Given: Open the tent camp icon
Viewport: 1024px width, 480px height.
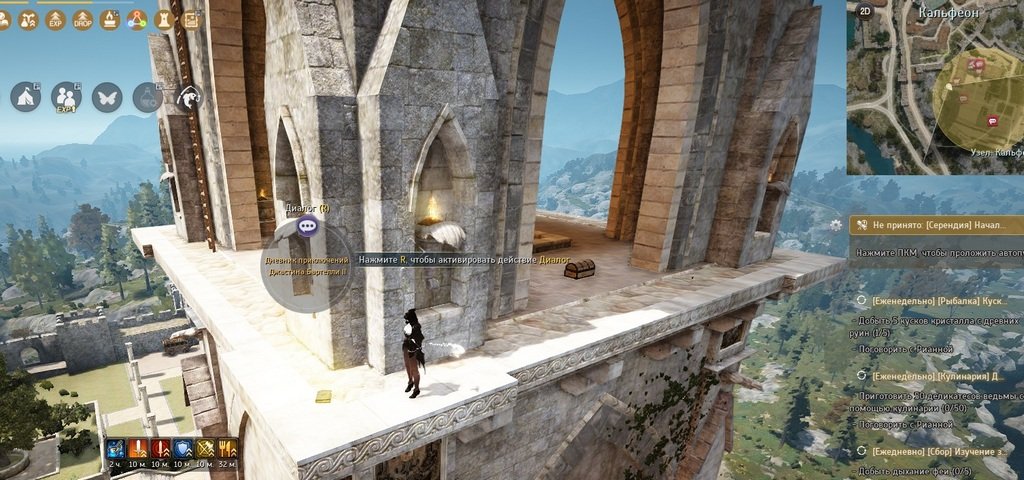Looking at the screenshot, I should tap(26, 96).
